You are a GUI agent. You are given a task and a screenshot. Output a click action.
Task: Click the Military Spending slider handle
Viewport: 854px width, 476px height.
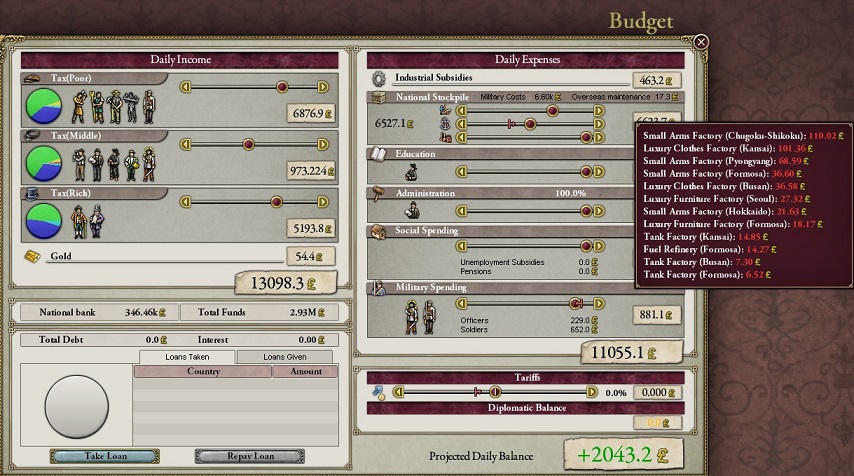pyautogui.click(x=575, y=303)
